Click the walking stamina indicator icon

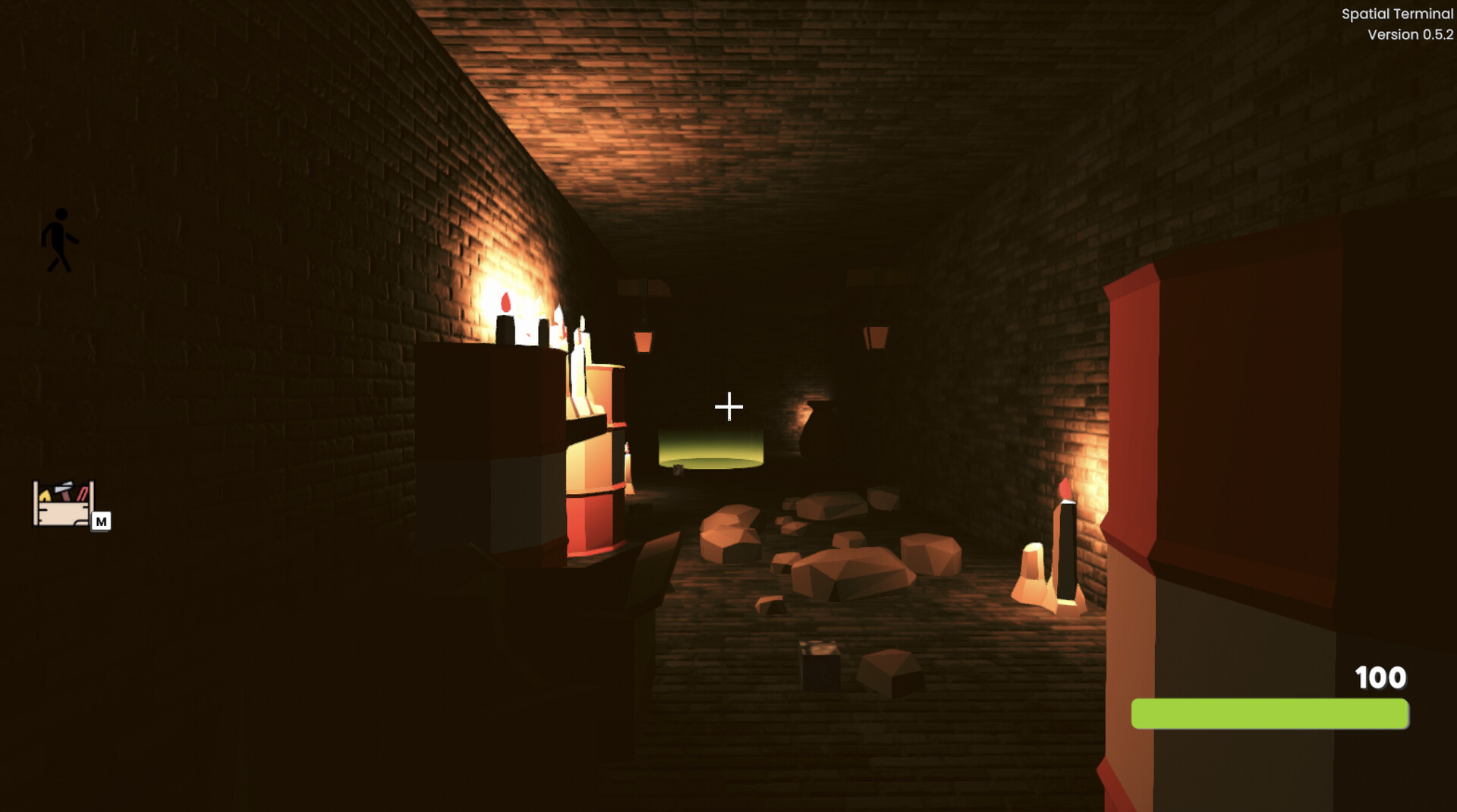(61, 239)
